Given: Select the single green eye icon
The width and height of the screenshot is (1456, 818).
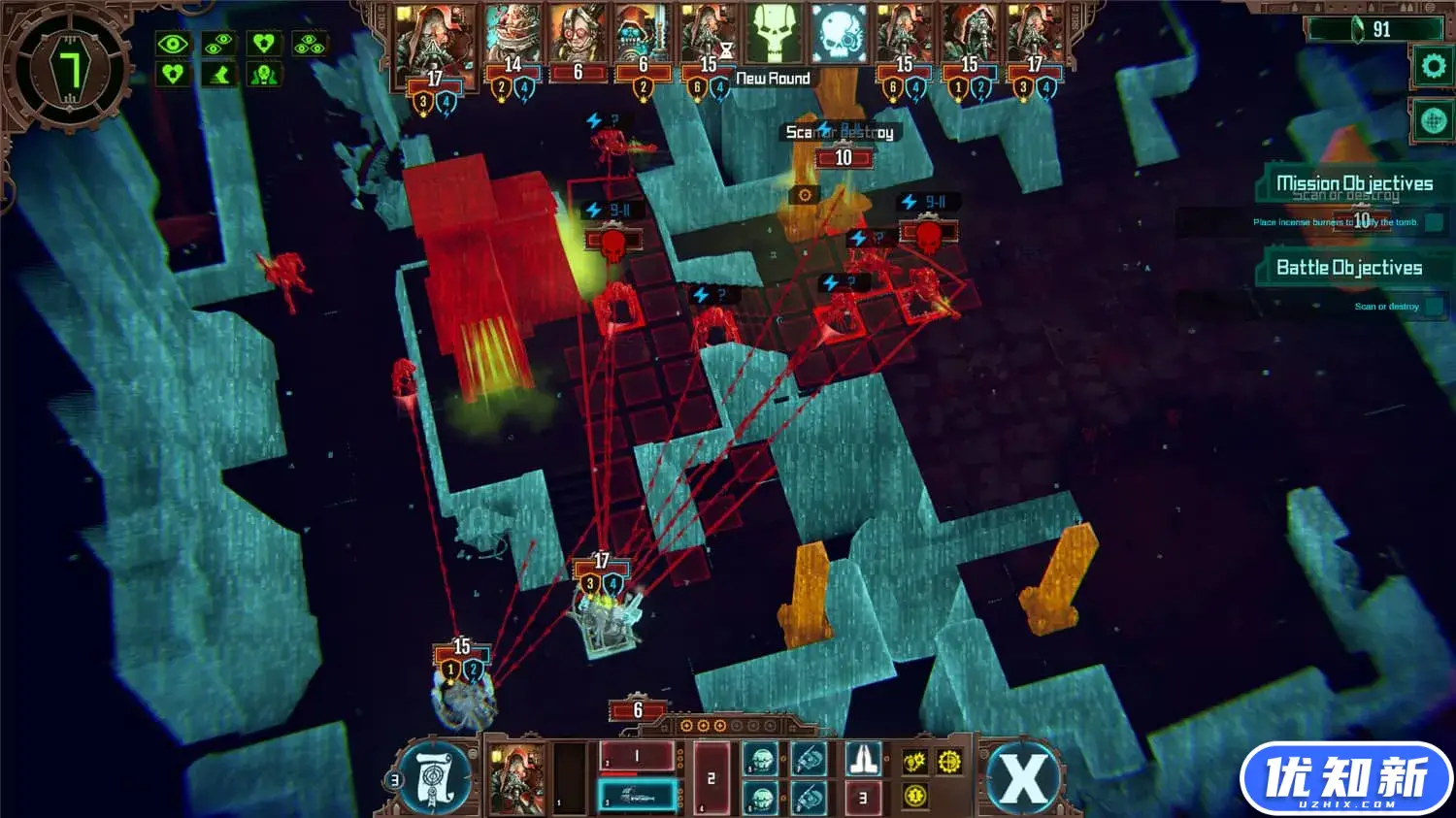Looking at the screenshot, I should tap(173, 44).
